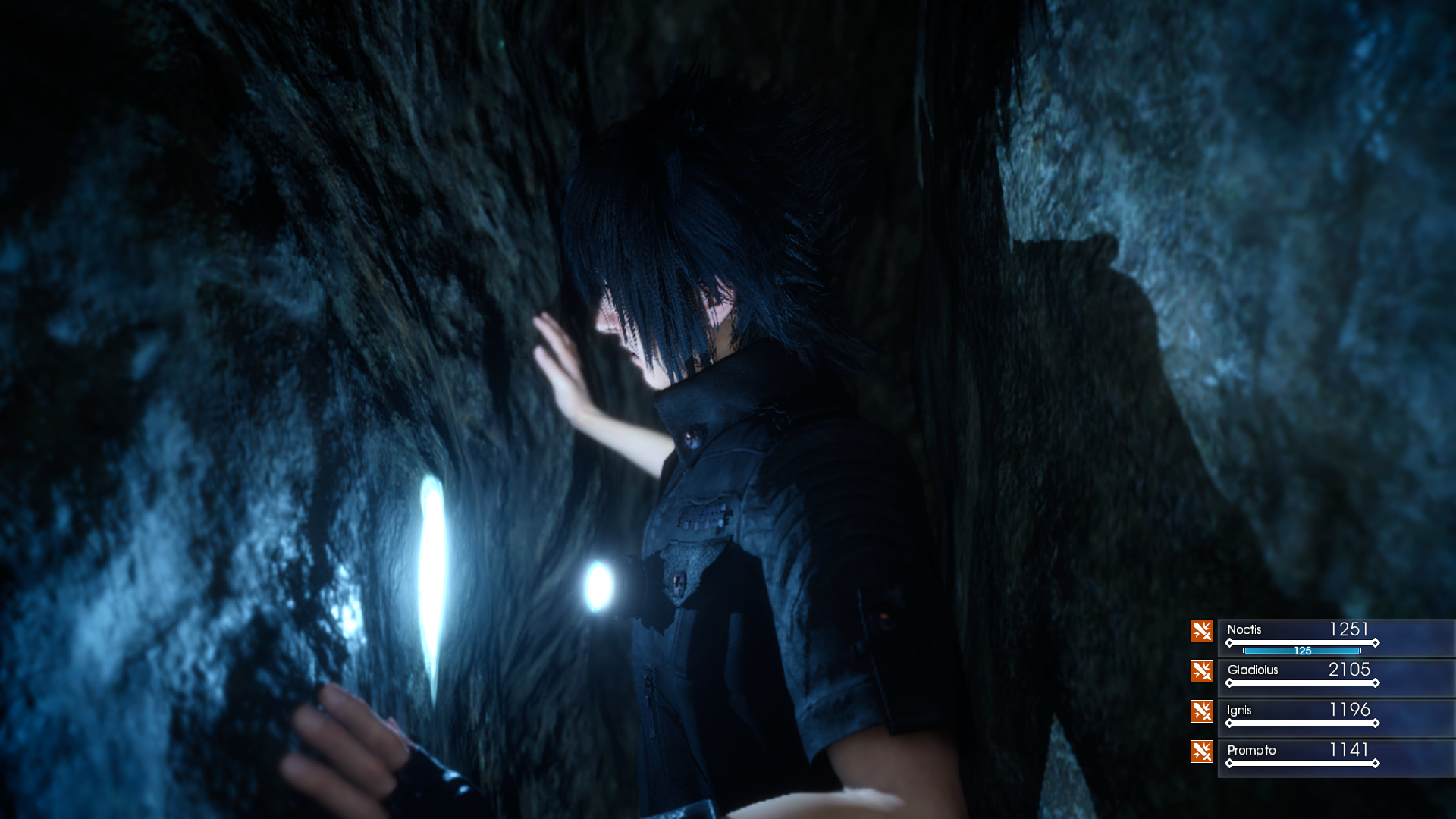Click the orange weapon icon beside Gladiolus
The image size is (1456, 819).
pyautogui.click(x=1201, y=671)
